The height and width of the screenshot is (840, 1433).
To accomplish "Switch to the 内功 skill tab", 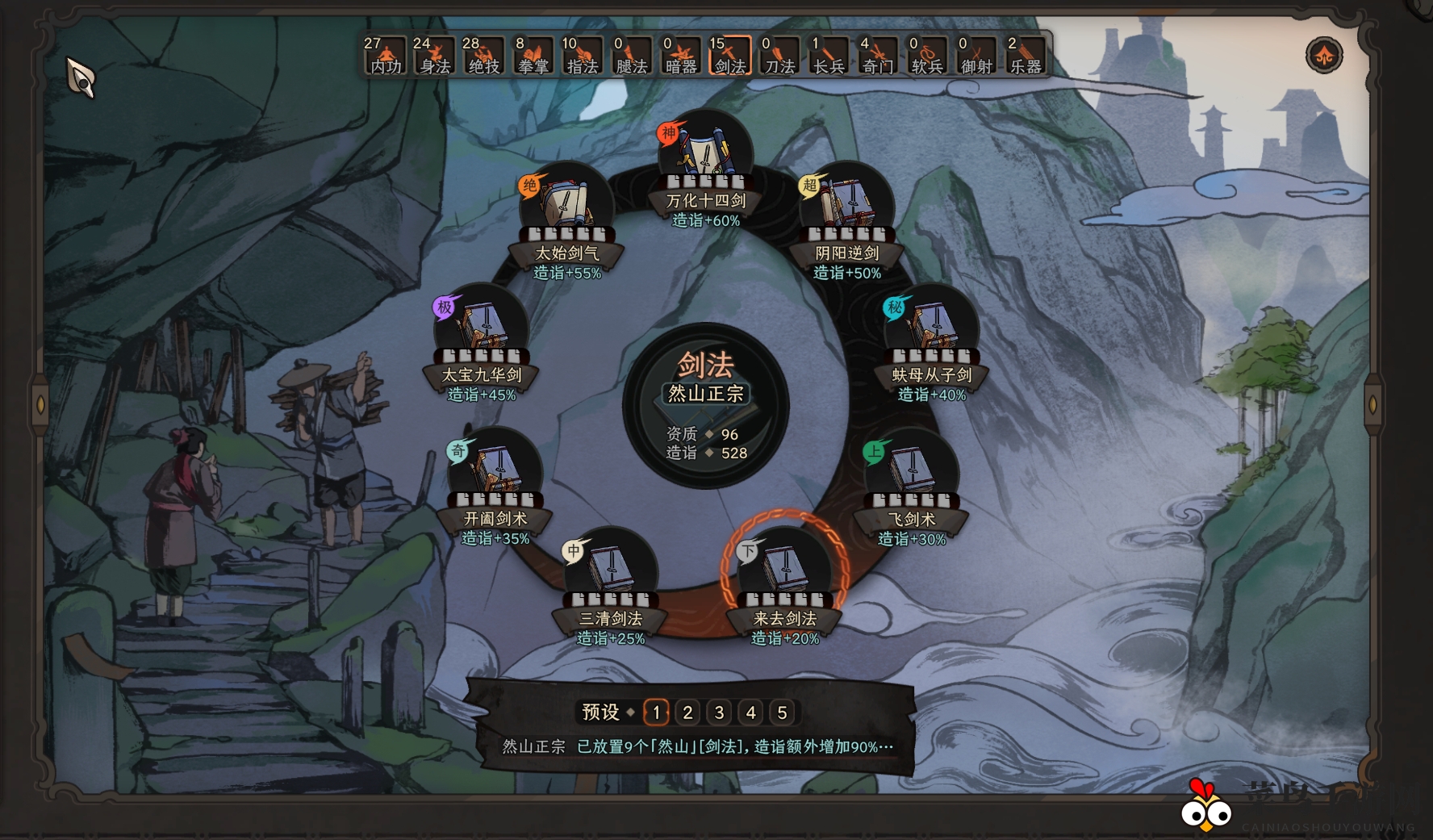I will pyautogui.click(x=385, y=56).
